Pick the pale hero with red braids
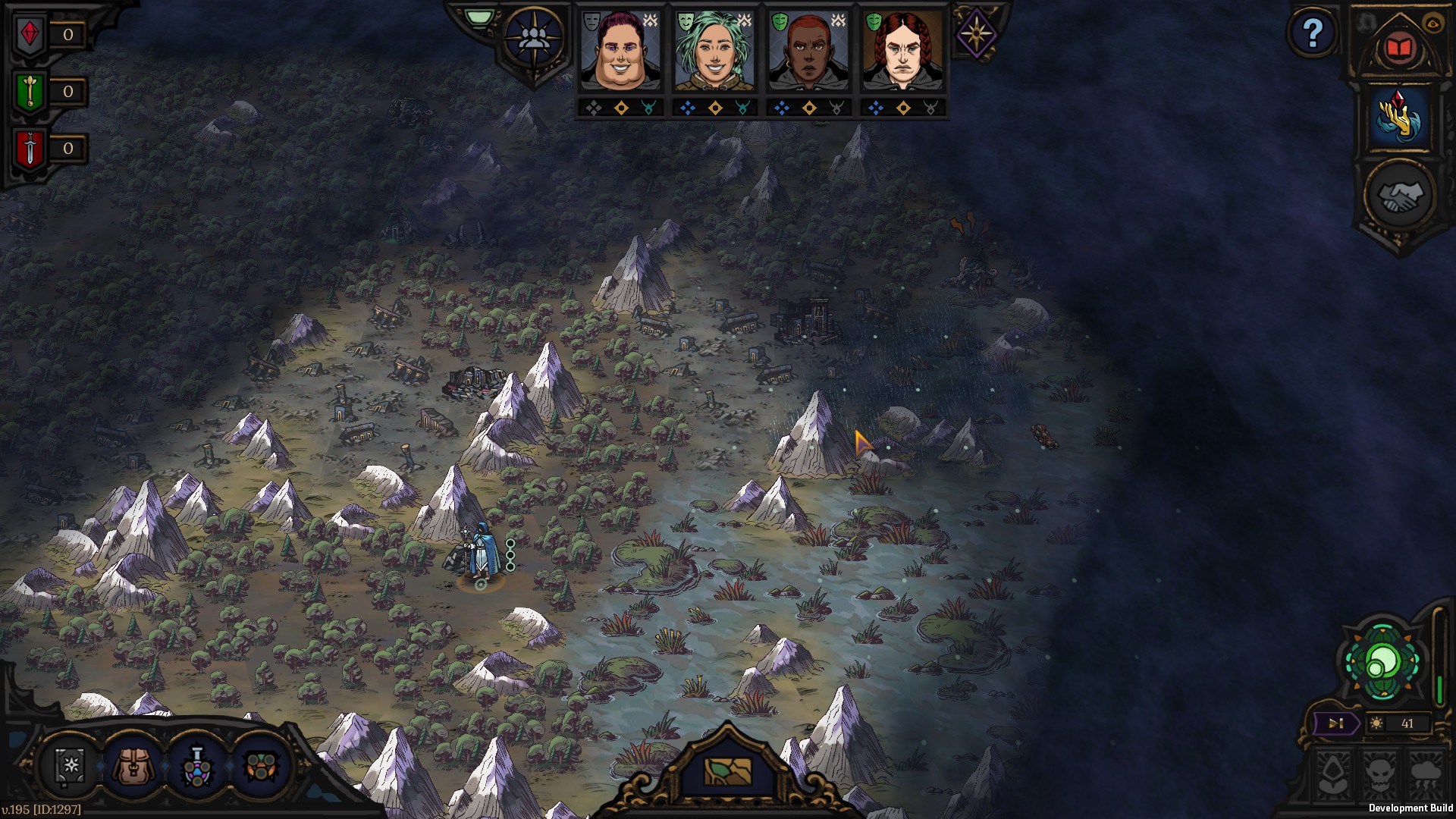Image resolution: width=1456 pixels, height=819 pixels. (902, 52)
